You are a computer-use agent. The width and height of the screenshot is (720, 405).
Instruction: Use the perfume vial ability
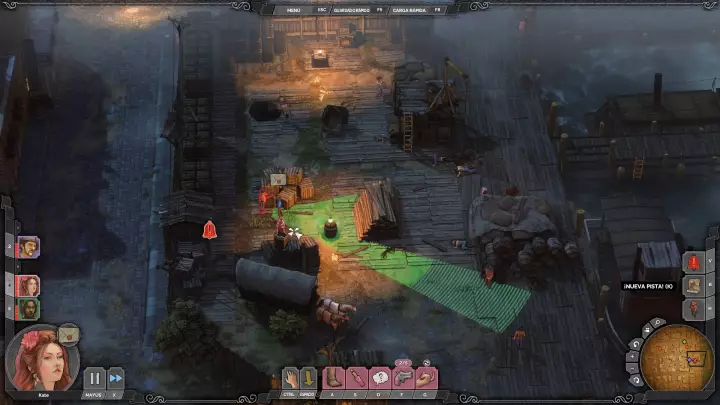point(356,378)
